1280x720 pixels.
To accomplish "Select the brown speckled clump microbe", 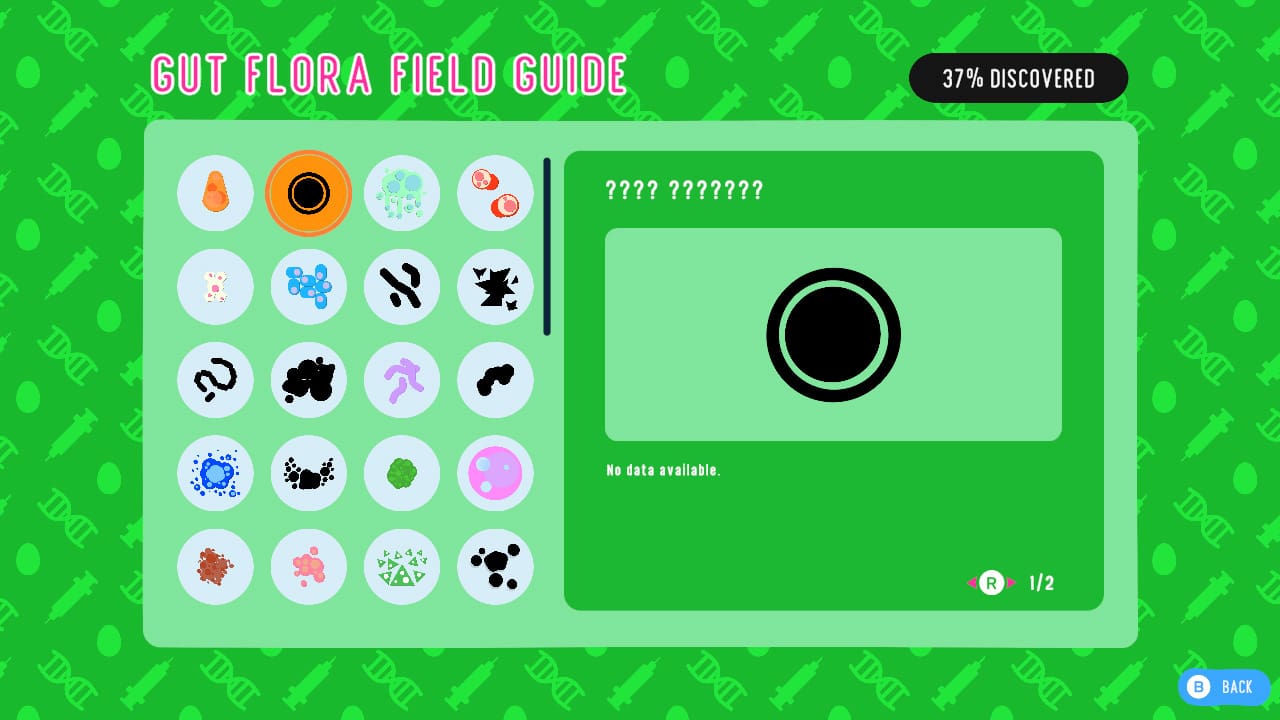I will (215, 567).
